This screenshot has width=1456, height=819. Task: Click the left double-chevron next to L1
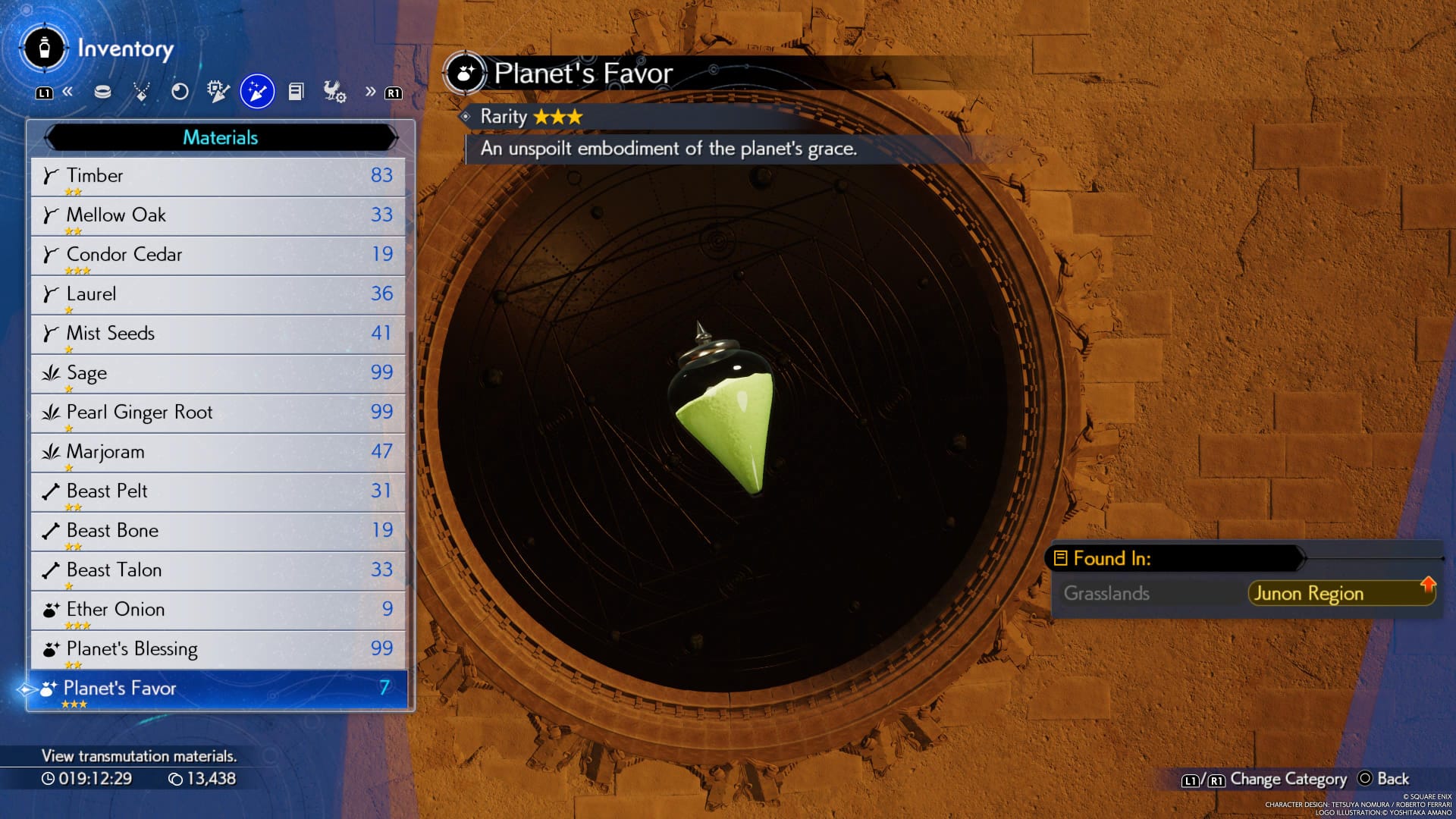68,92
